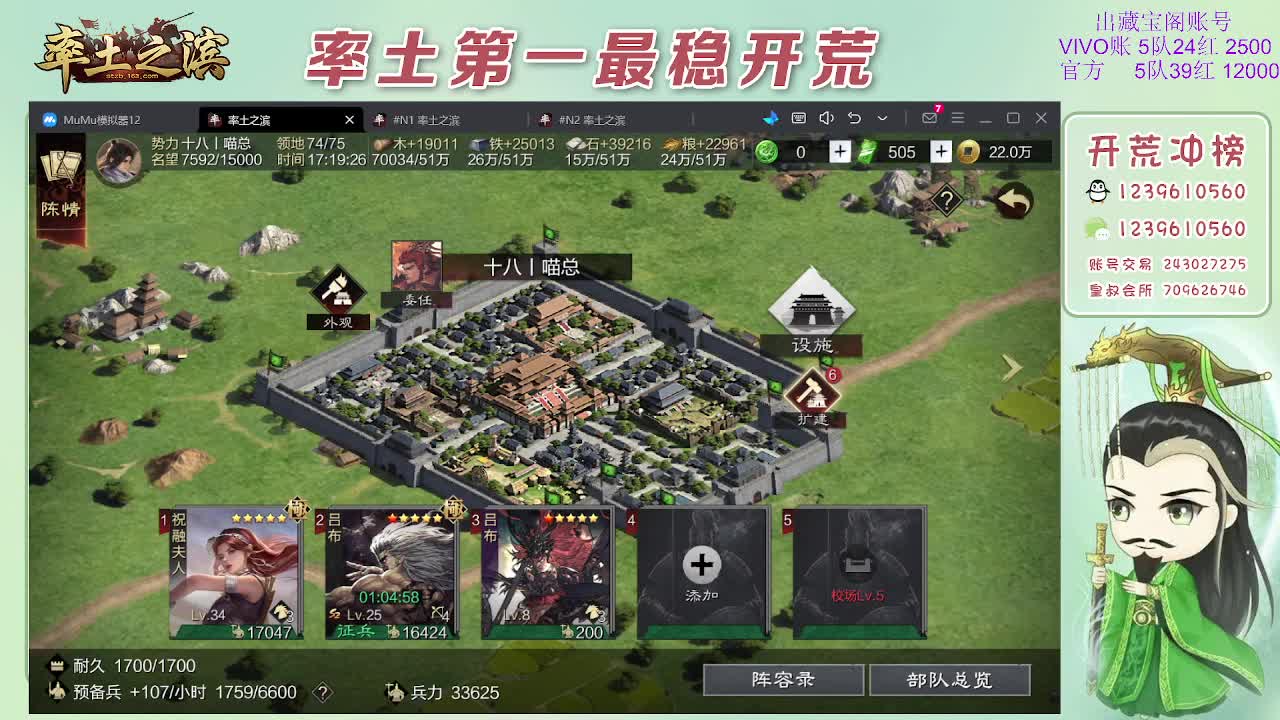Toggle the keyboard mapping icon in emulator toolbar
Viewport: 1280px width, 720px height.
coord(798,117)
